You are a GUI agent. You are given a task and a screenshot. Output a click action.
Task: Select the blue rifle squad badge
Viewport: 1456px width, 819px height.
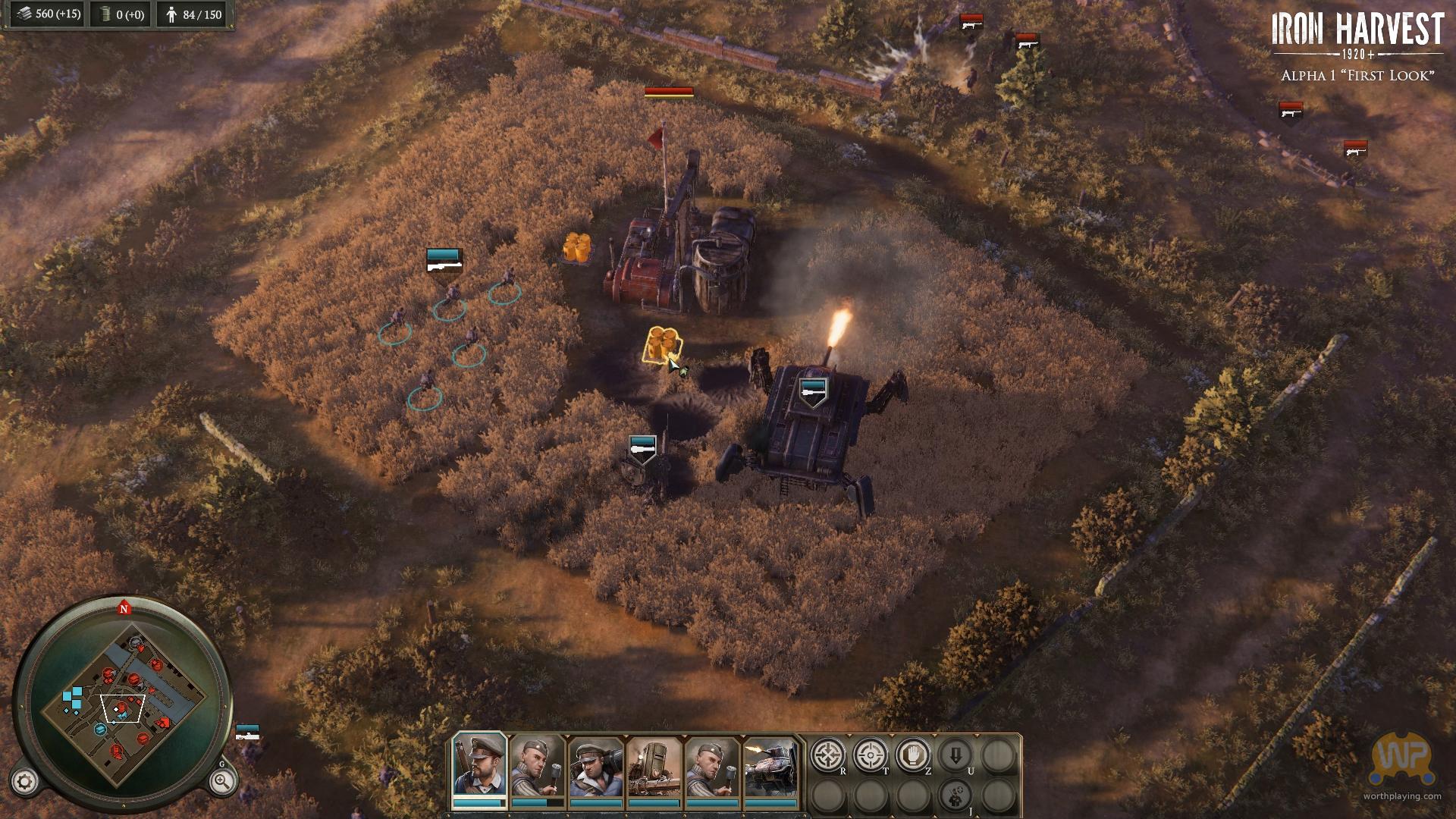point(444,261)
